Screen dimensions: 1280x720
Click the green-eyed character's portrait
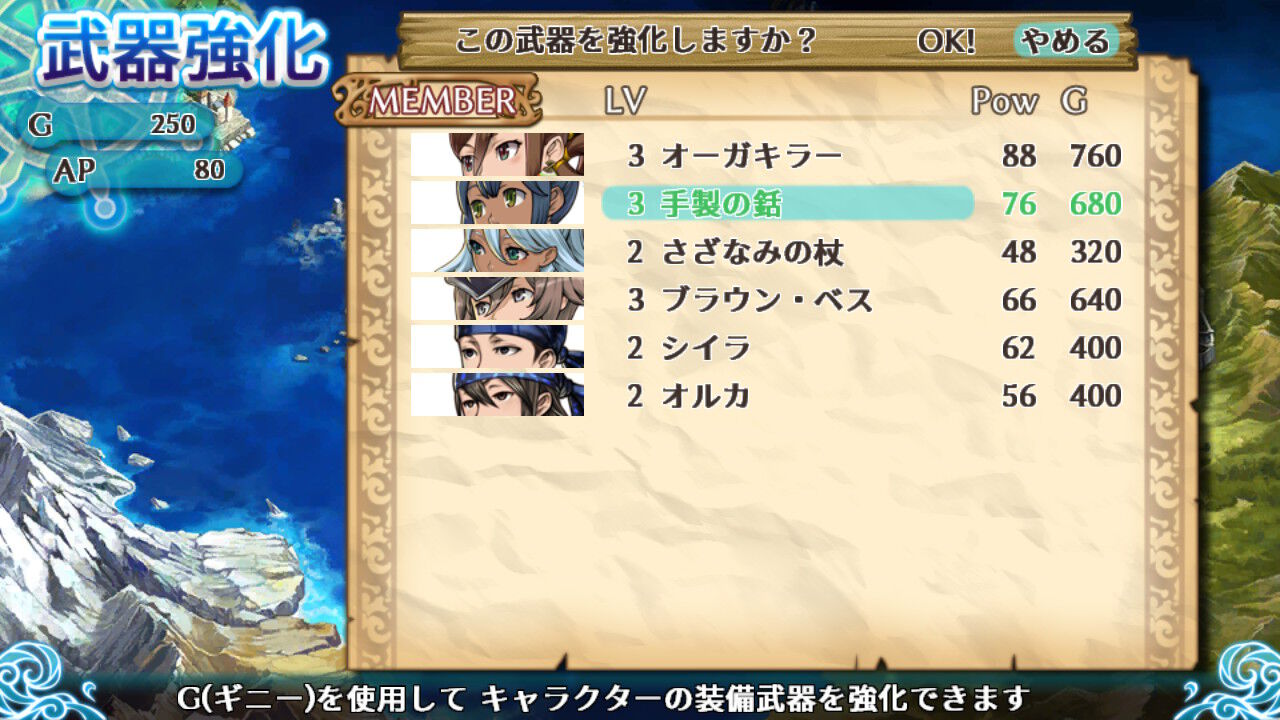pos(497,203)
